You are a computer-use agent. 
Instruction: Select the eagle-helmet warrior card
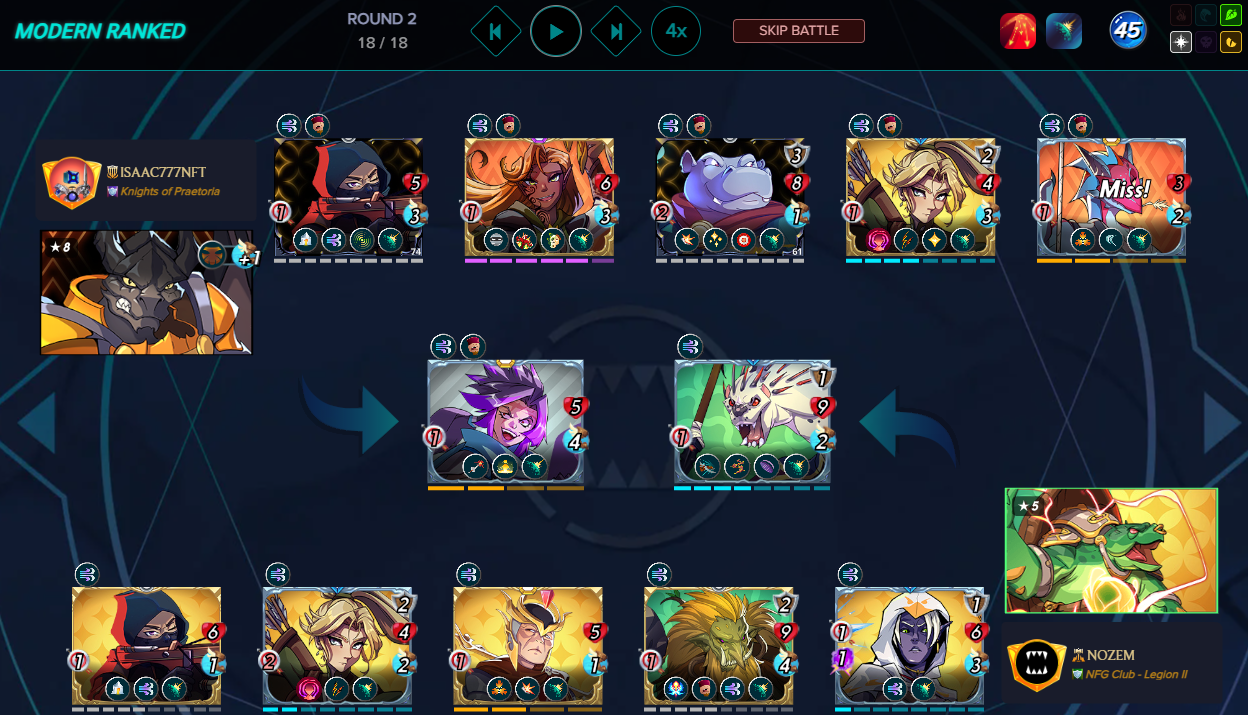point(528,646)
